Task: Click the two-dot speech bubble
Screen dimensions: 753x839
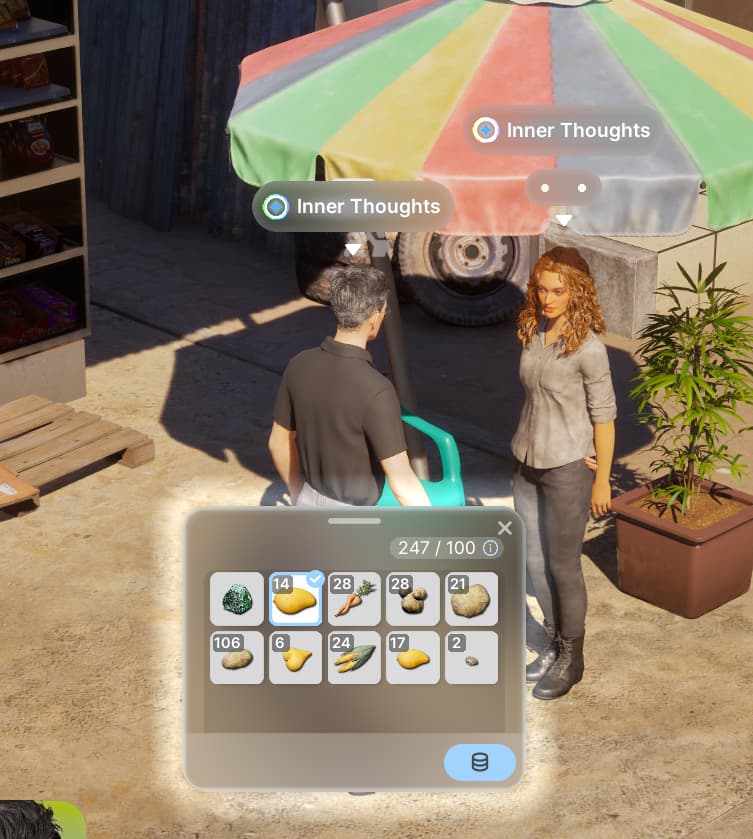Action: 564,188
